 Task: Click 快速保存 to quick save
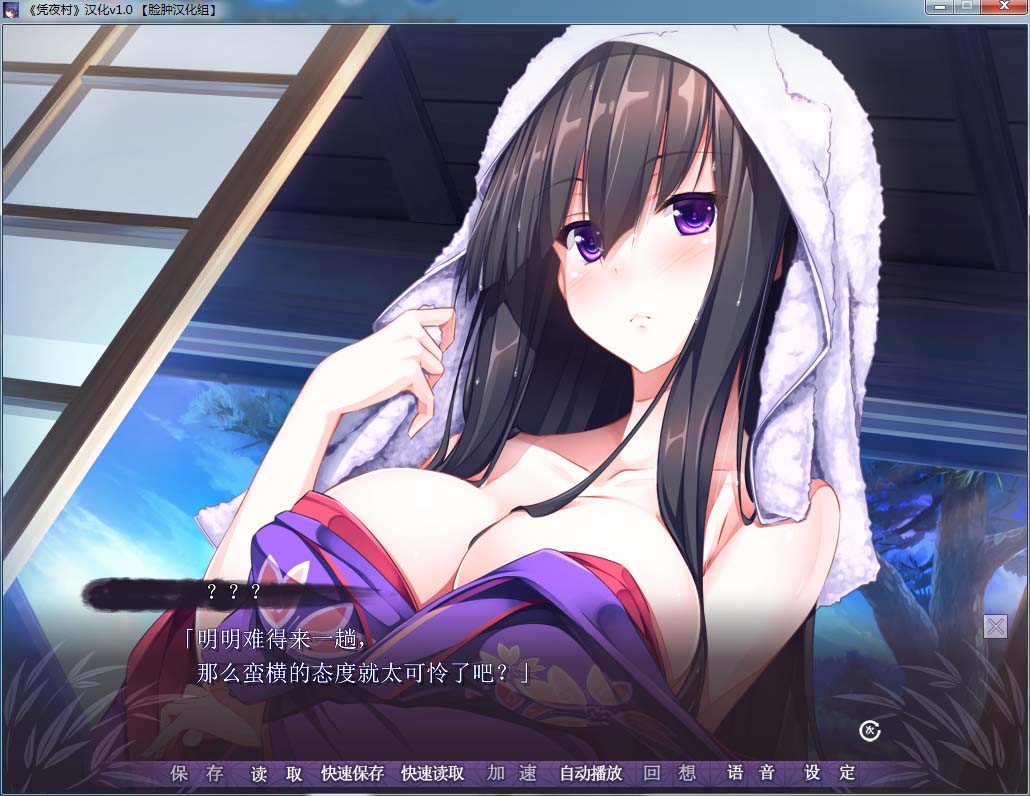[x=352, y=773]
